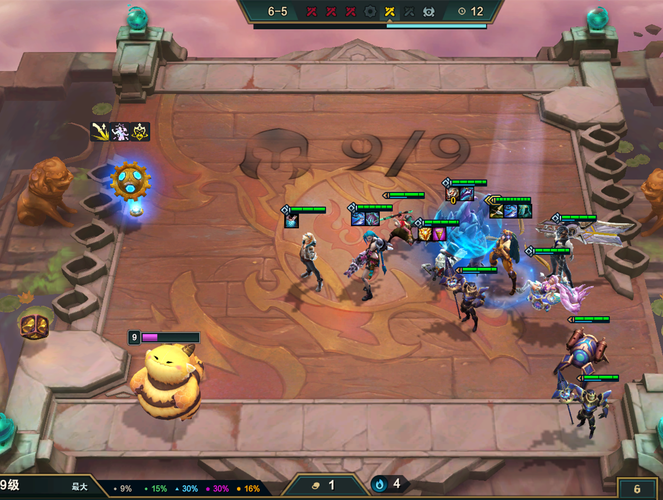This screenshot has height=500, width=663.
Task: Select the yellow lightning arrows augment icon
Action: tap(101, 131)
